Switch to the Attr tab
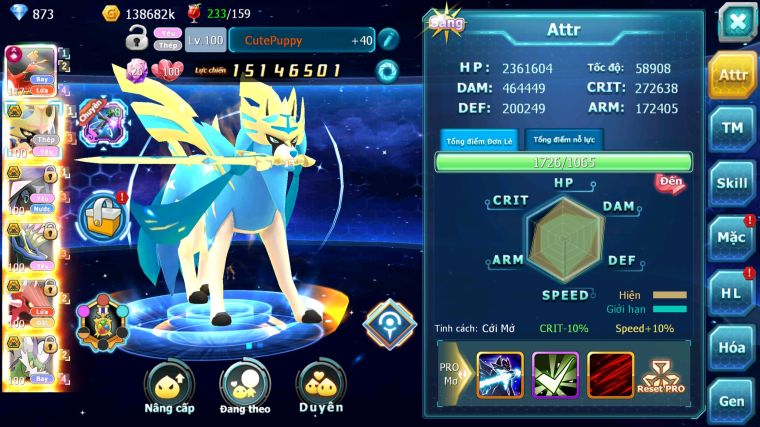760x427 pixels. pyautogui.click(x=733, y=74)
